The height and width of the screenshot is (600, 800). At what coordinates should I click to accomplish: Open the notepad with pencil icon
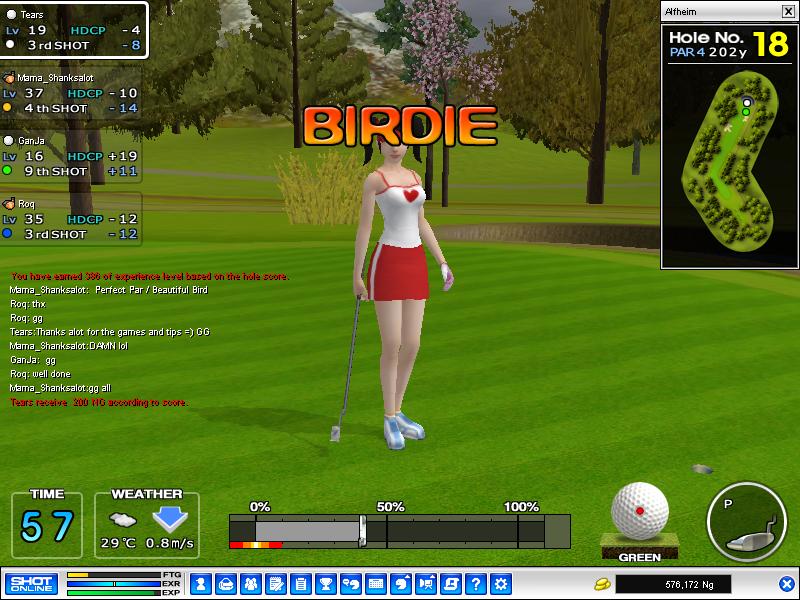click(x=275, y=583)
